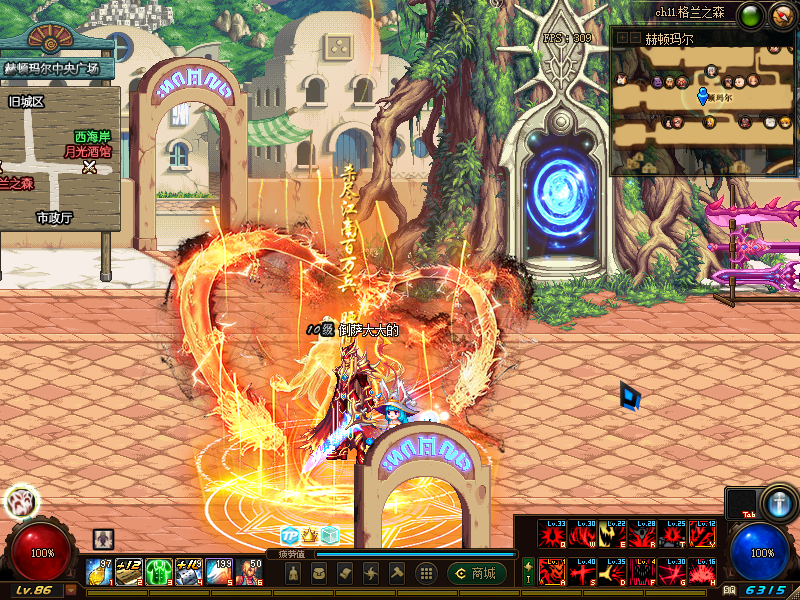Use the green armor item in slot 3
This screenshot has height=600, width=800.
coord(159,572)
